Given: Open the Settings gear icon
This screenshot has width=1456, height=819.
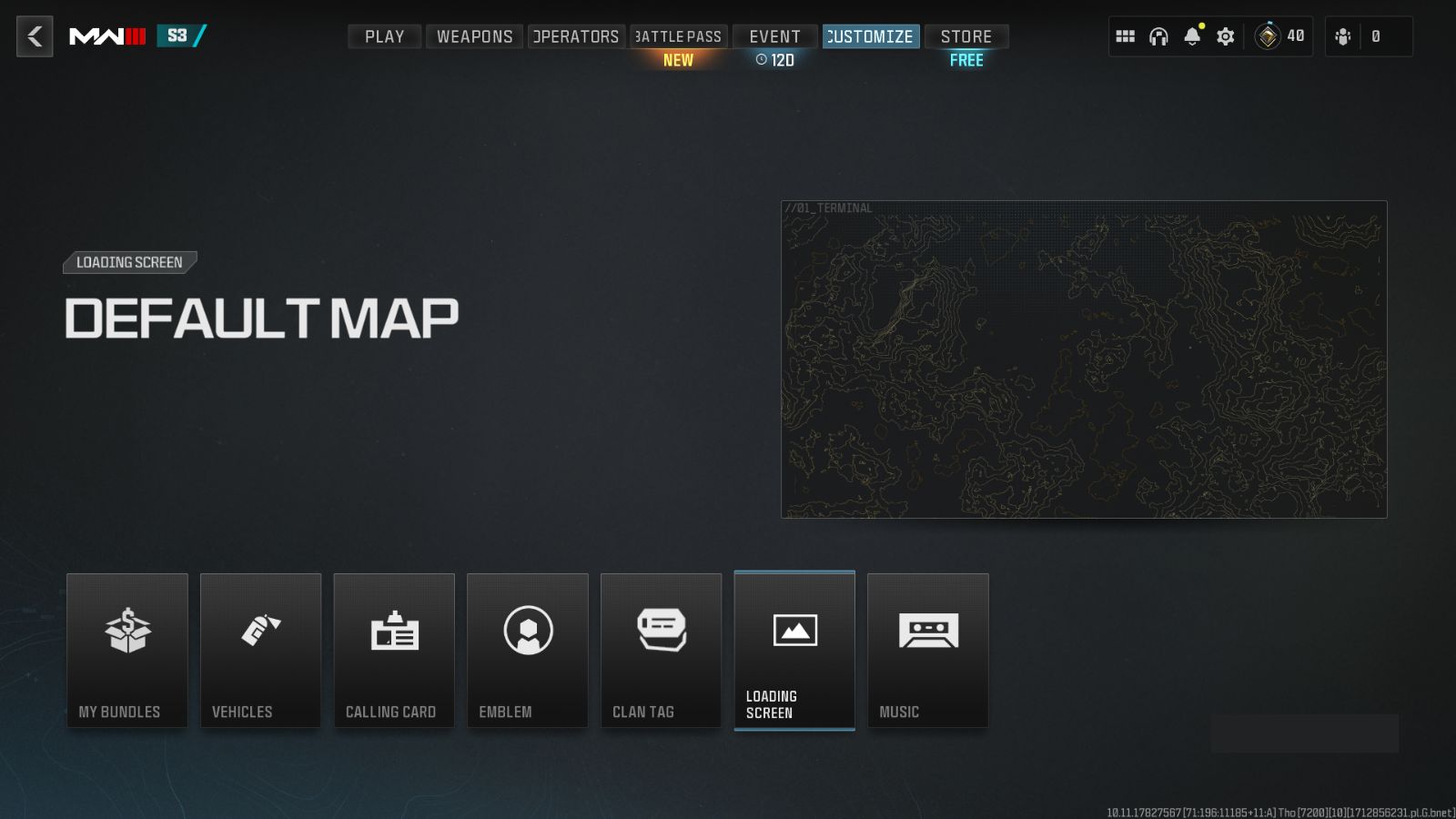Looking at the screenshot, I should point(1225,36).
